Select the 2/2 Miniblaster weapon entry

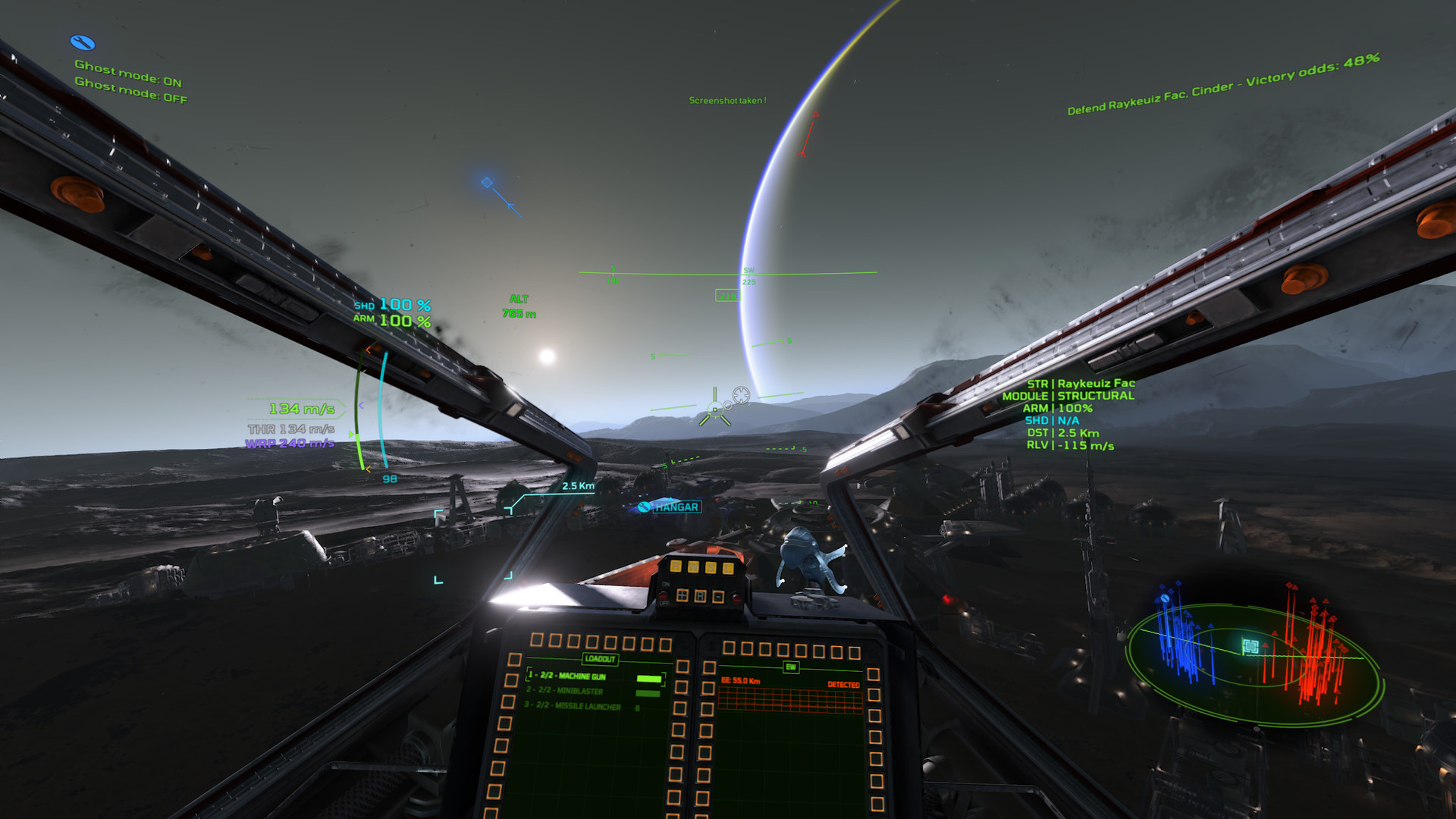tap(570, 692)
